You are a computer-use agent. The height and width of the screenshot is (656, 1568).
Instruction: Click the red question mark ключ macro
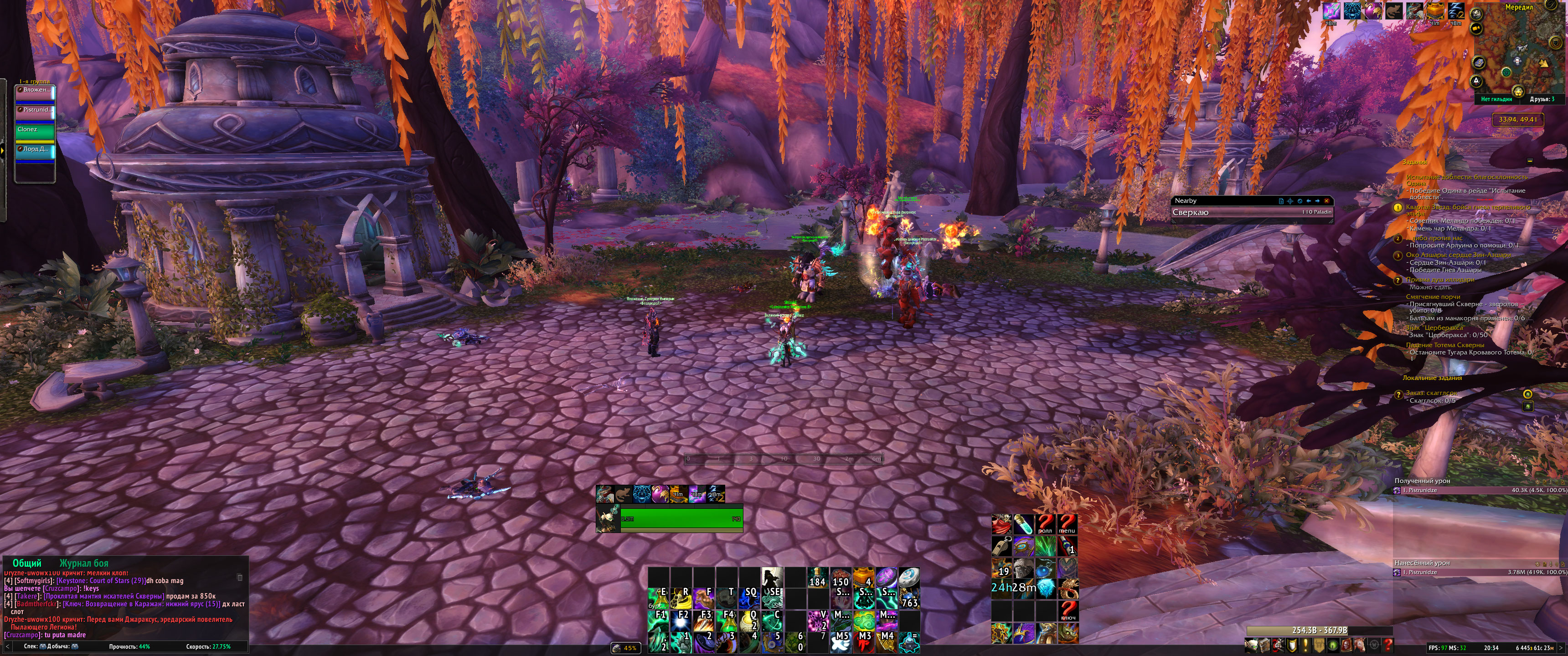pos(1068,610)
